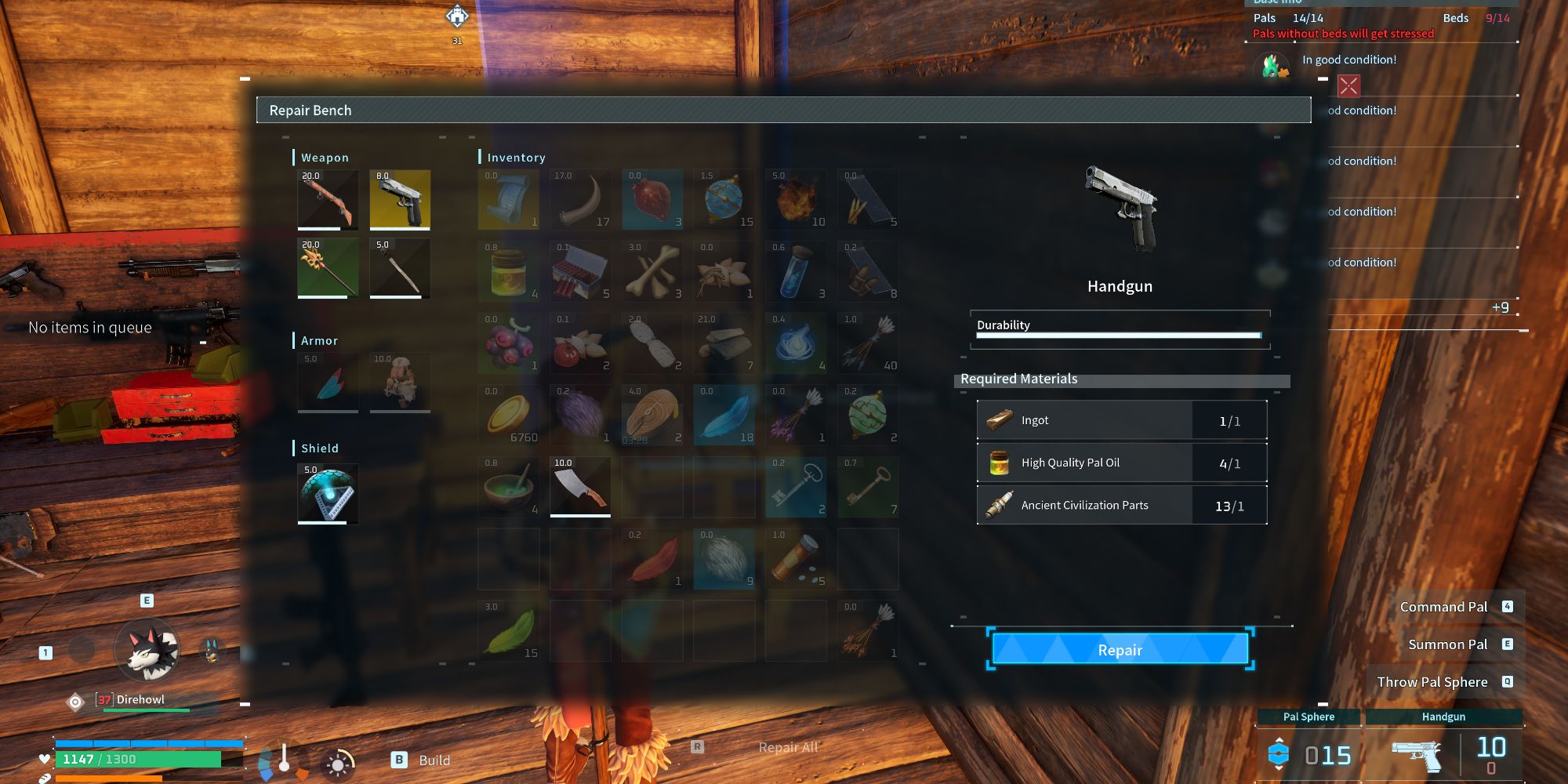
Task: Select the feathered headband armor slot
Action: [328, 382]
